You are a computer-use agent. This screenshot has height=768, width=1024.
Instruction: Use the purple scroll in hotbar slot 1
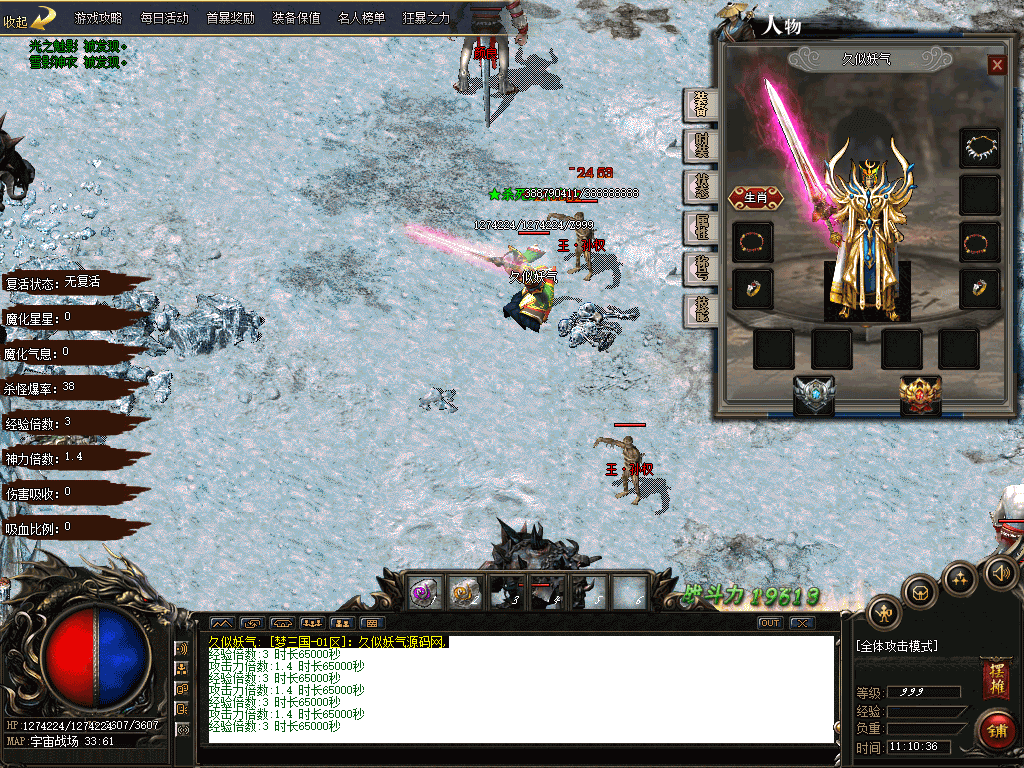(x=424, y=593)
